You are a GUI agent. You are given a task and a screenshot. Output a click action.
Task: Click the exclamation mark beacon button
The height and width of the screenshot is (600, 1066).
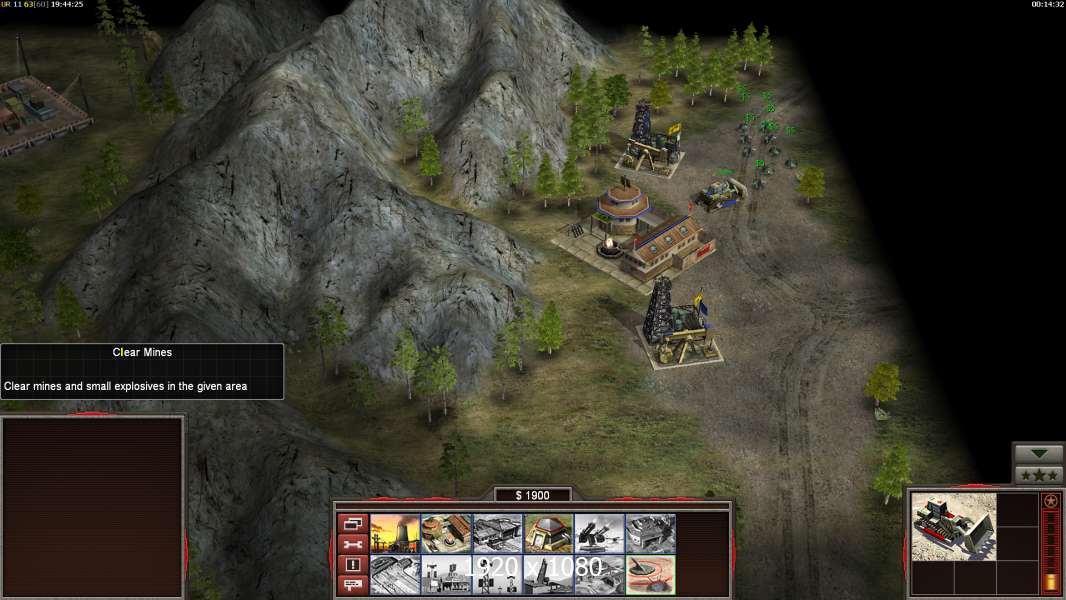(x=352, y=565)
